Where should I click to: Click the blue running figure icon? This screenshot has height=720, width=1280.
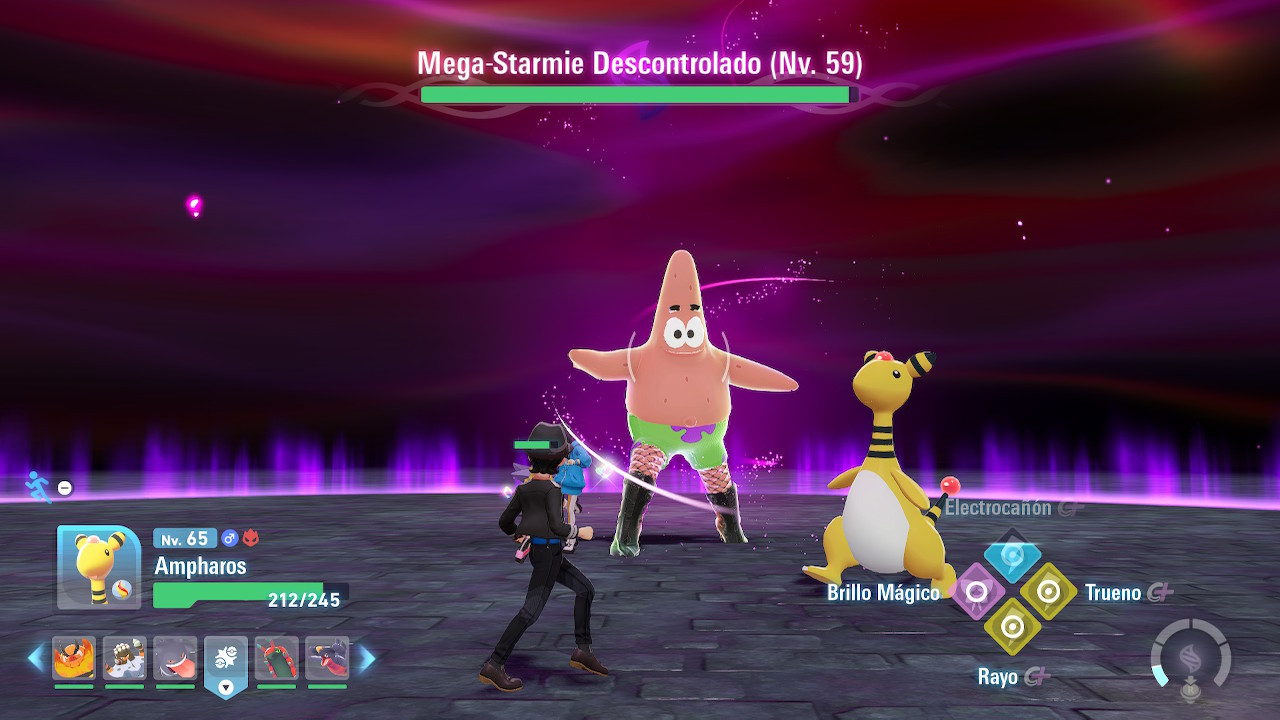[38, 487]
